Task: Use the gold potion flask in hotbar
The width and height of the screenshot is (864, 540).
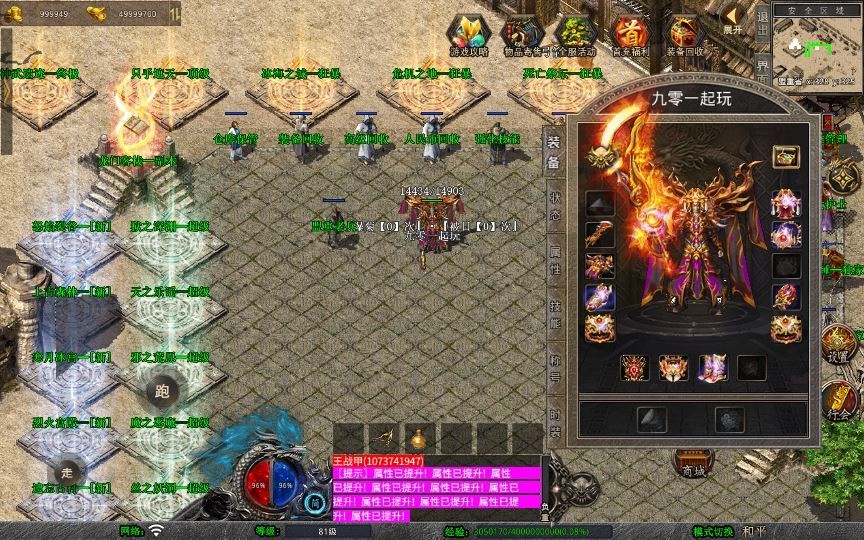Action: point(419,438)
